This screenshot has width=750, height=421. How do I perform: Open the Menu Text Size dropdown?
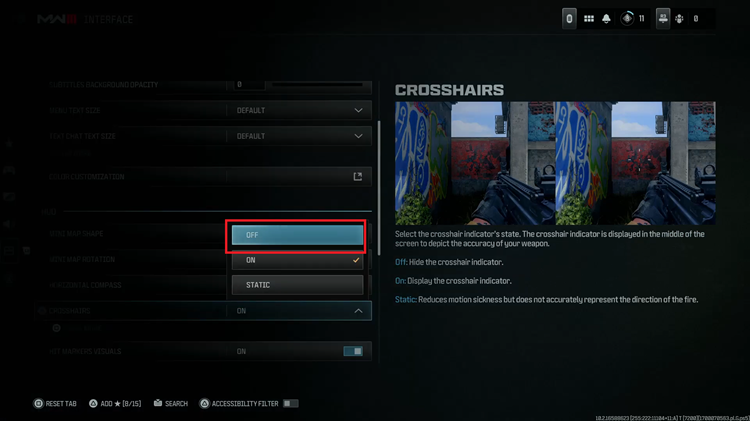300,110
